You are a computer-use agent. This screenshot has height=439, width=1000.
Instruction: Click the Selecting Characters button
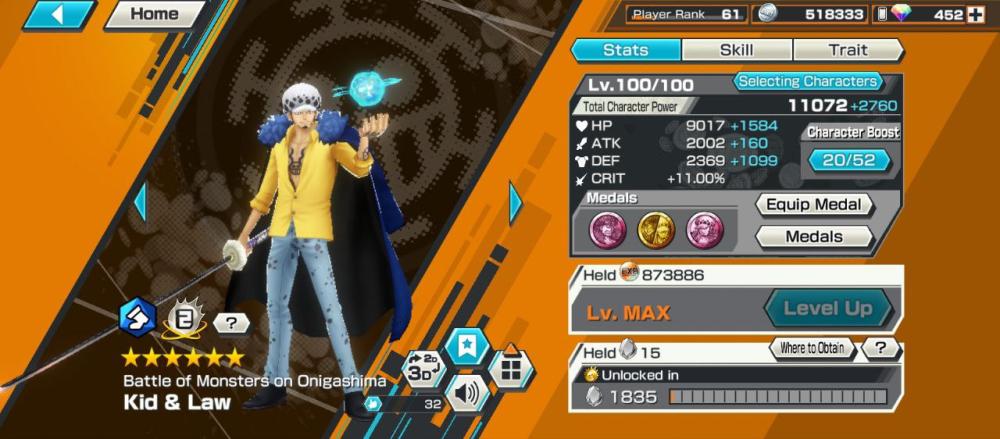point(808,82)
